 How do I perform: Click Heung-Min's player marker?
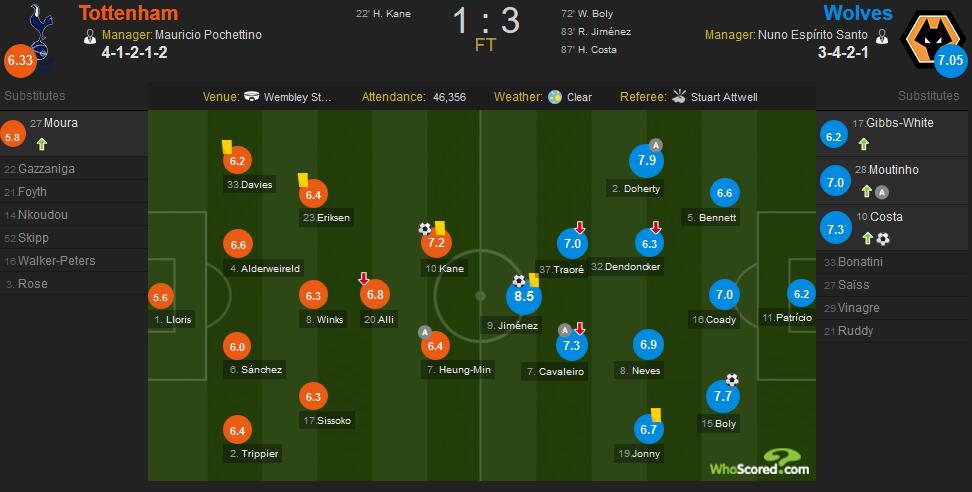click(x=435, y=346)
